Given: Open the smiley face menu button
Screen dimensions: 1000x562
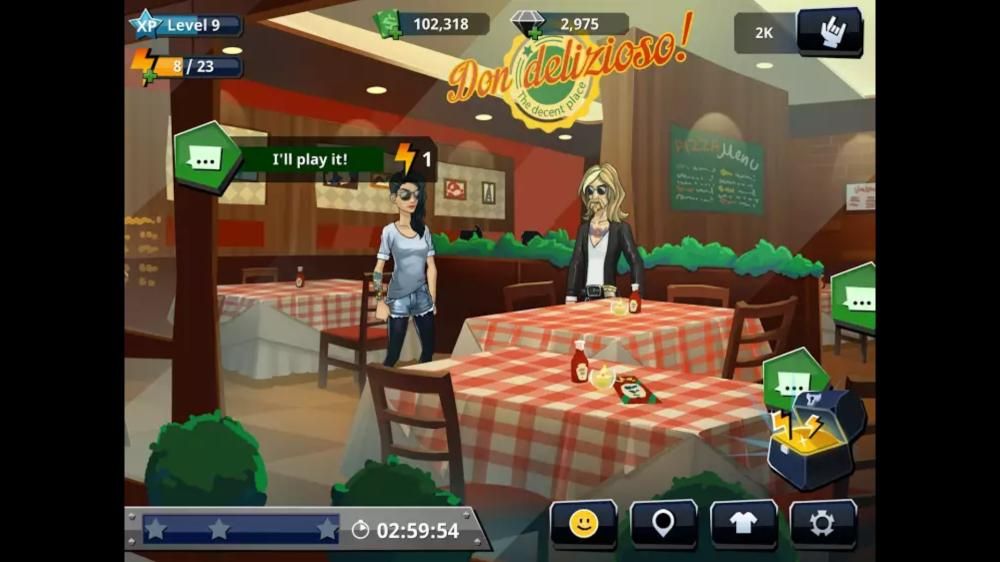Looking at the screenshot, I should coord(583,523).
